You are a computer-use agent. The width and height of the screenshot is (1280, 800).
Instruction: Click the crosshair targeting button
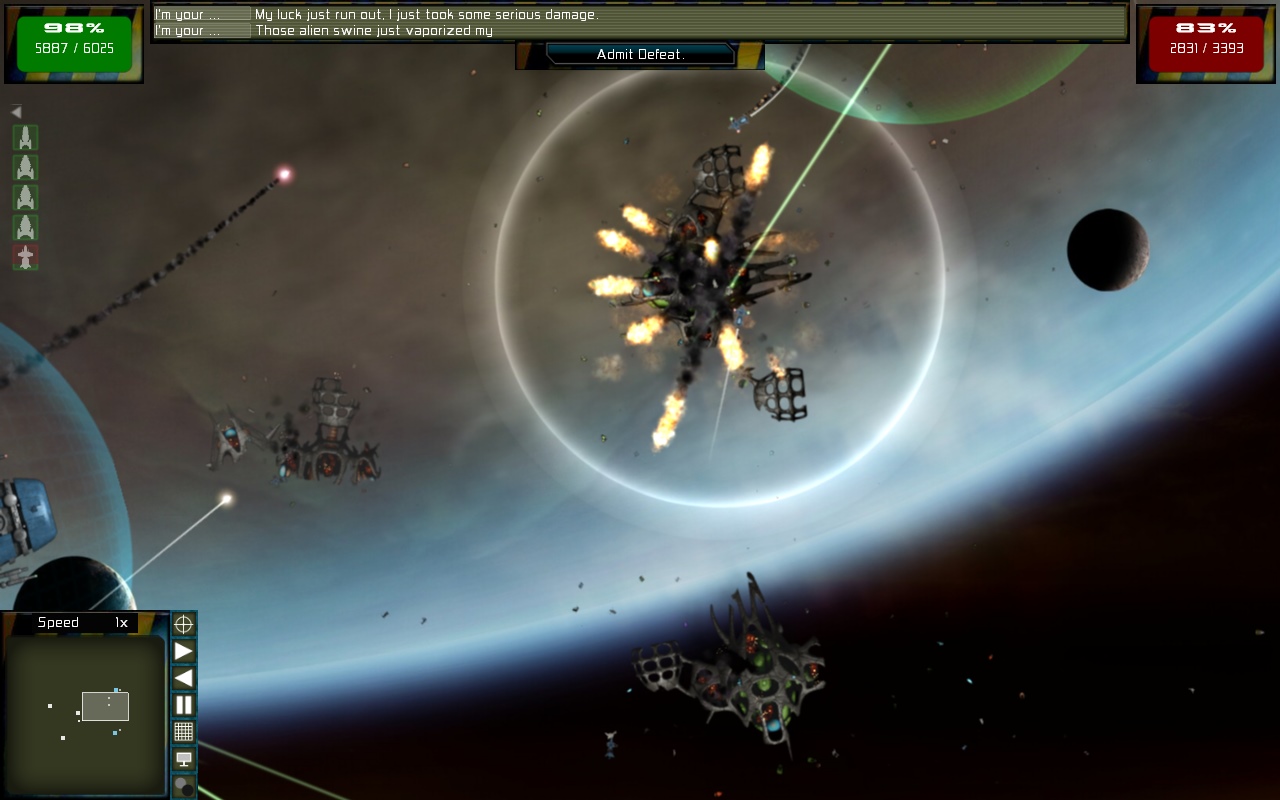(x=184, y=625)
